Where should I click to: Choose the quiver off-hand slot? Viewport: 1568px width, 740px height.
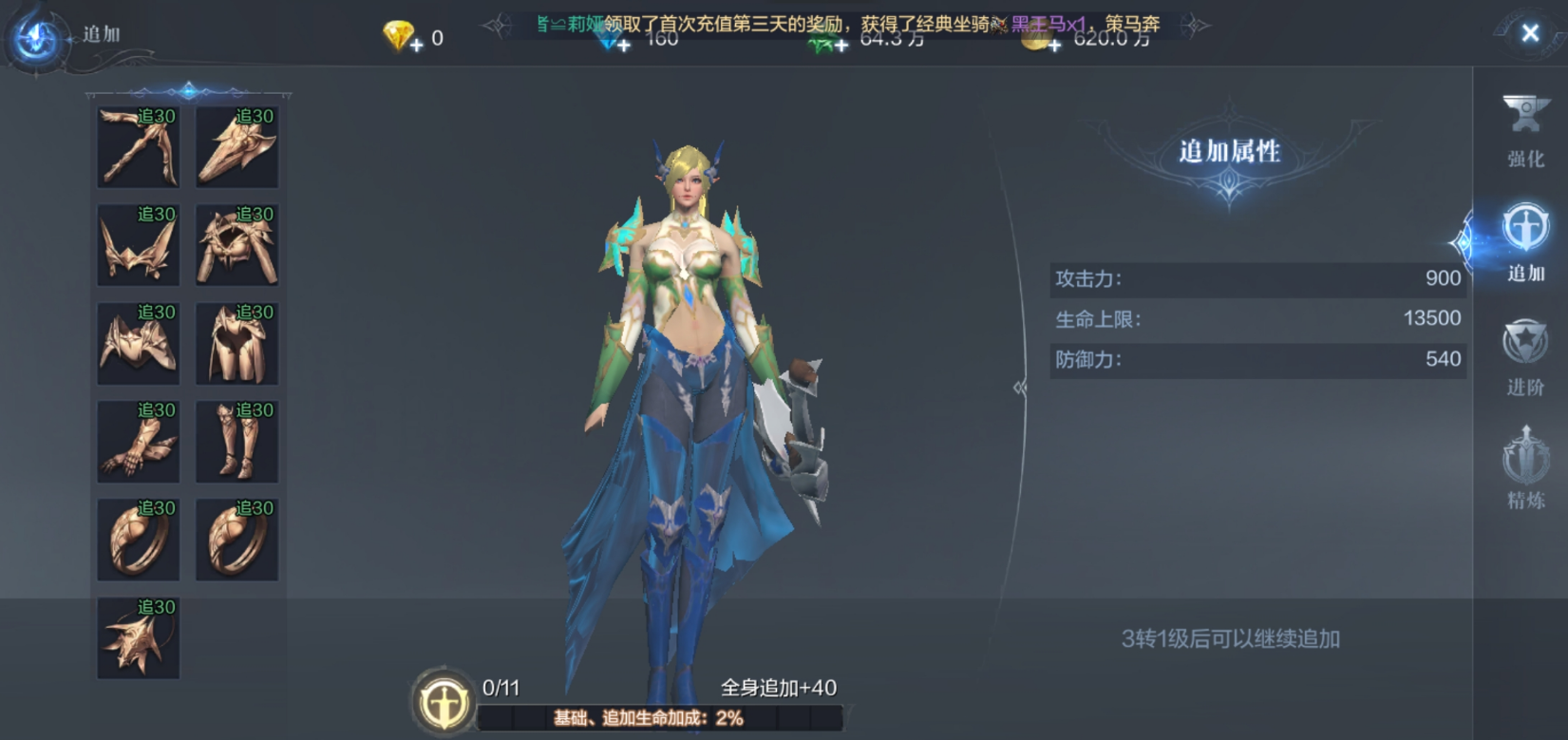pos(236,147)
